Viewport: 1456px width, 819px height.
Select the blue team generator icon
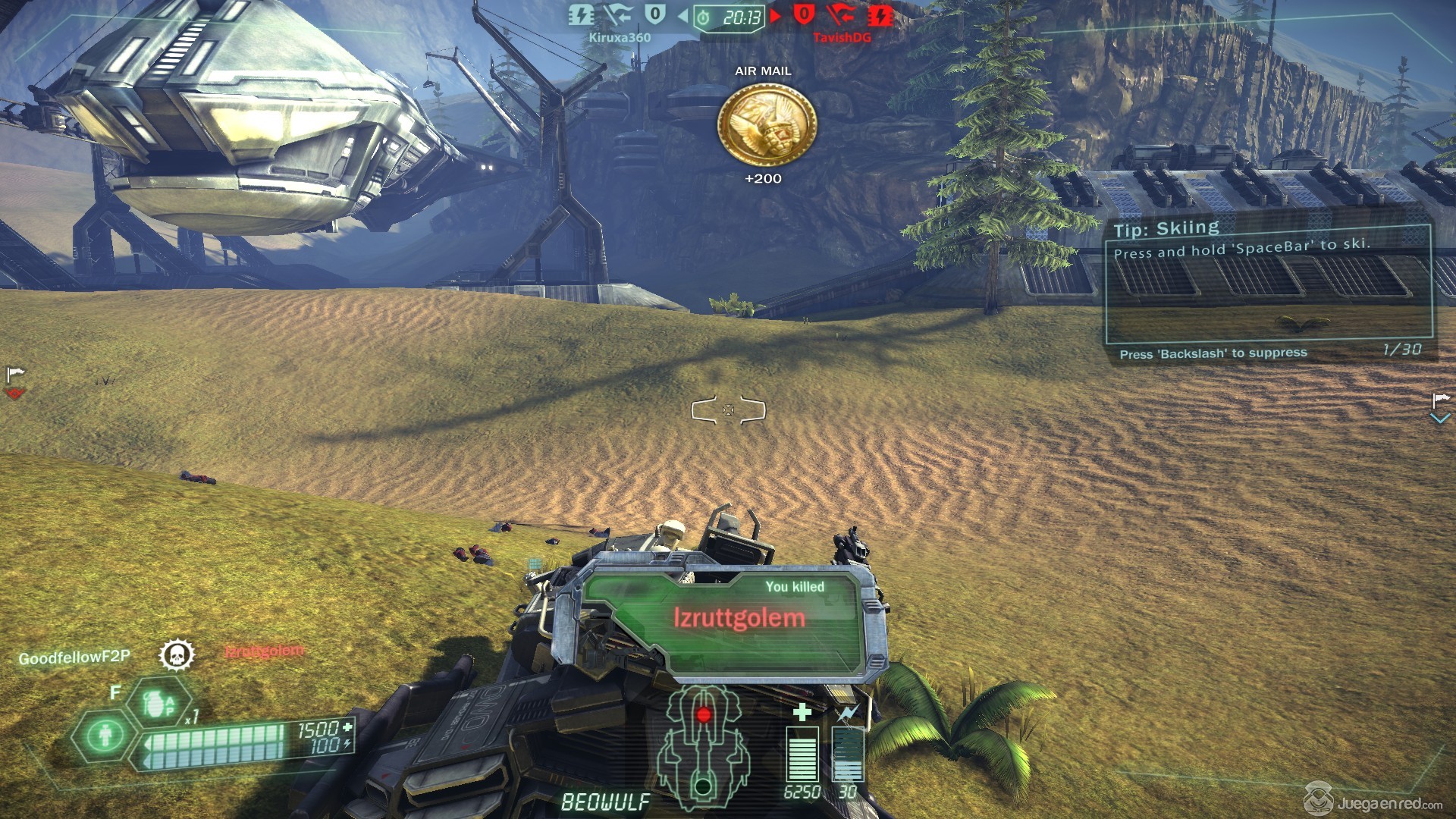tap(581, 15)
